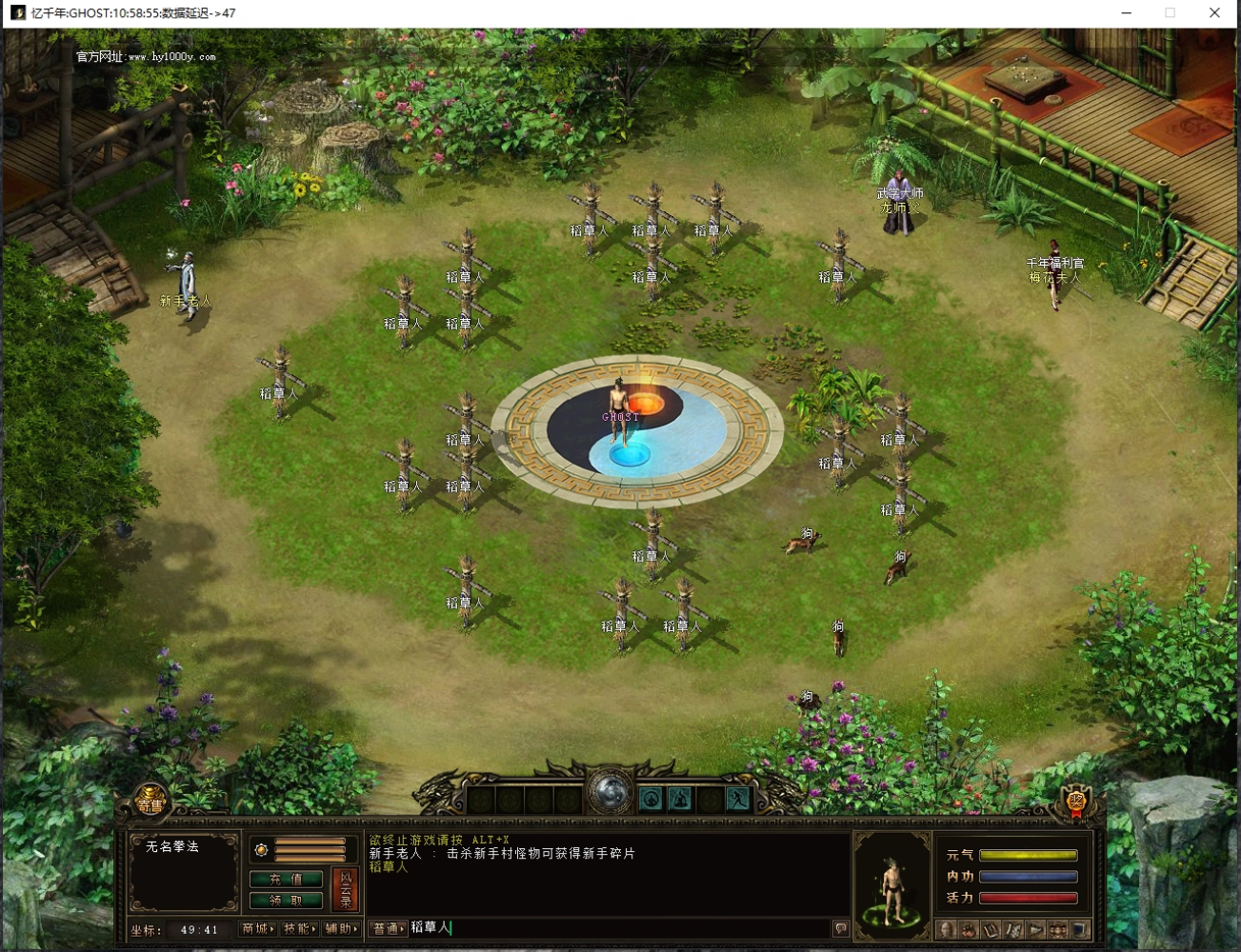Click the 领取 claim button
The image size is (1241, 952).
(286, 900)
